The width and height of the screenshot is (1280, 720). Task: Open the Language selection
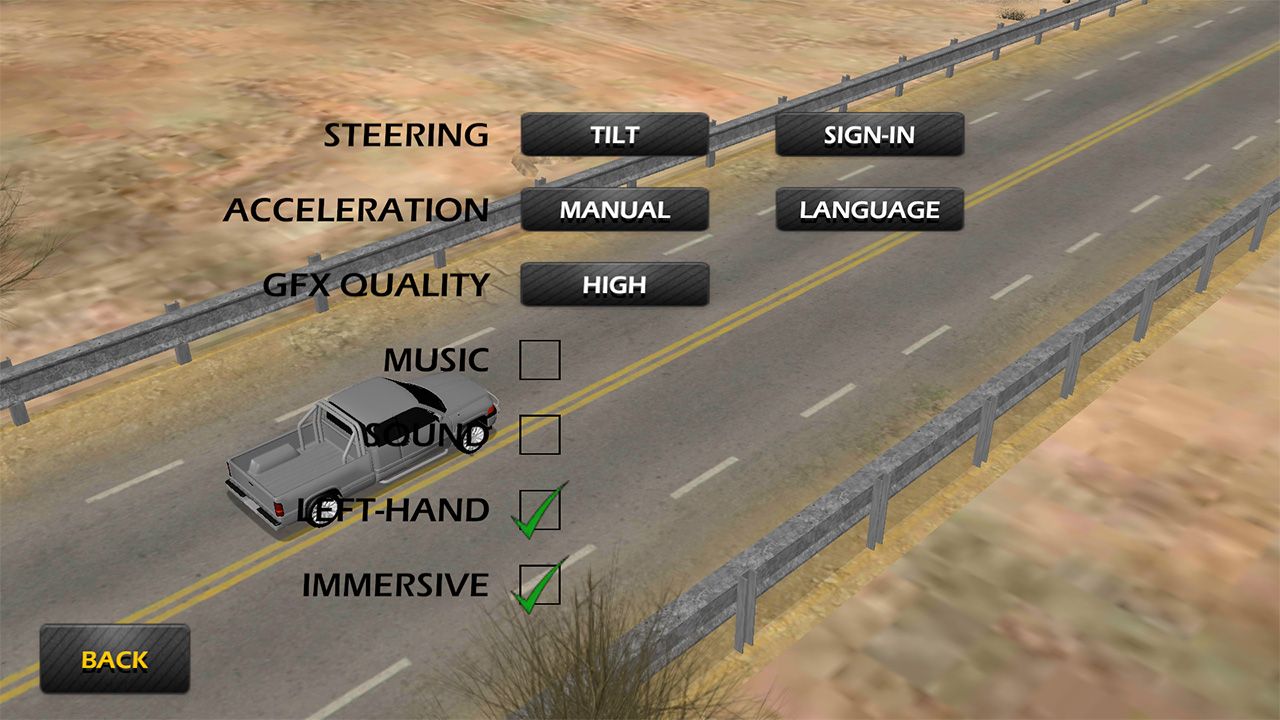(869, 210)
